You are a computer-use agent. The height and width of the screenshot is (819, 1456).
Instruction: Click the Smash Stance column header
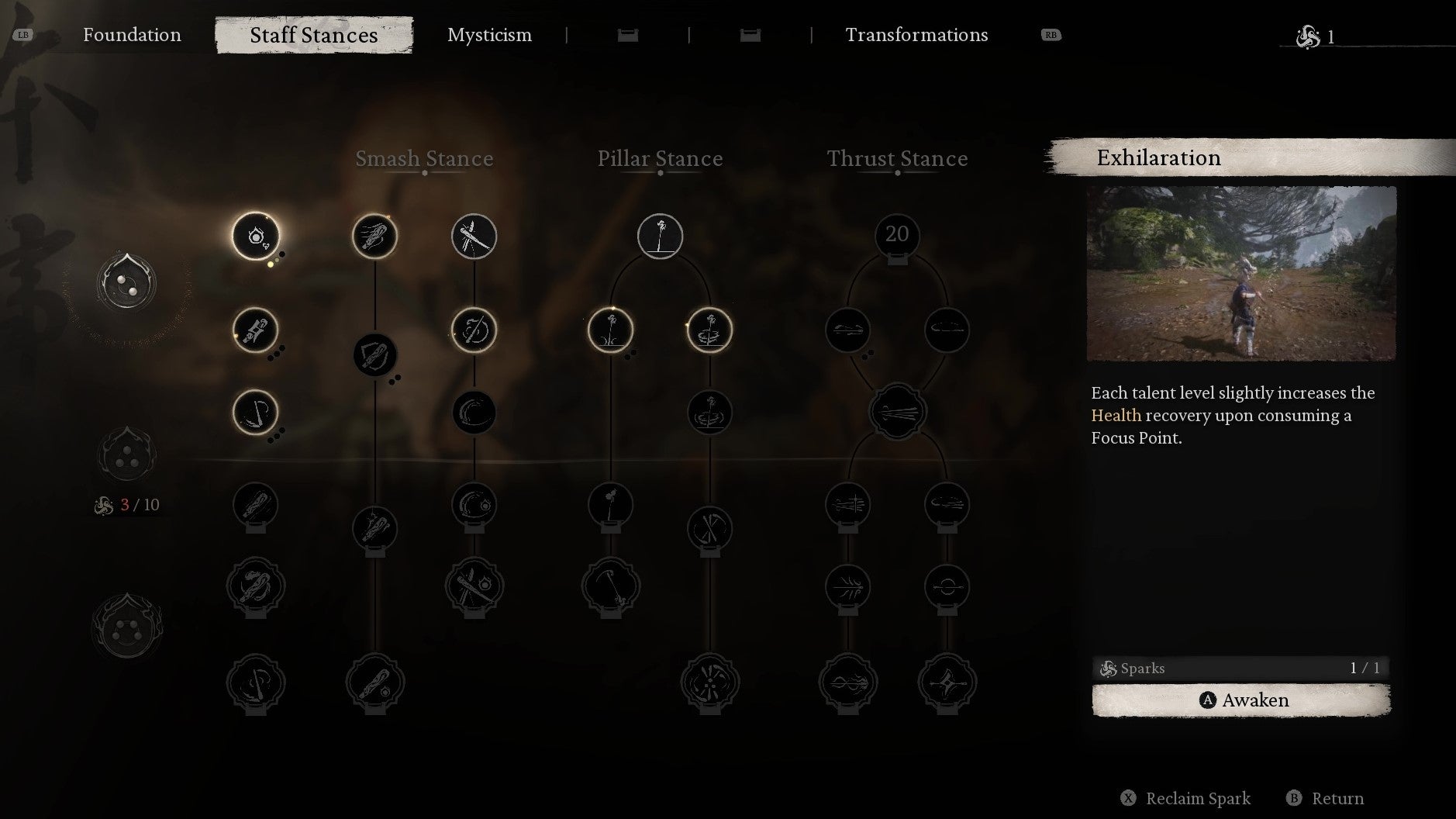424,158
